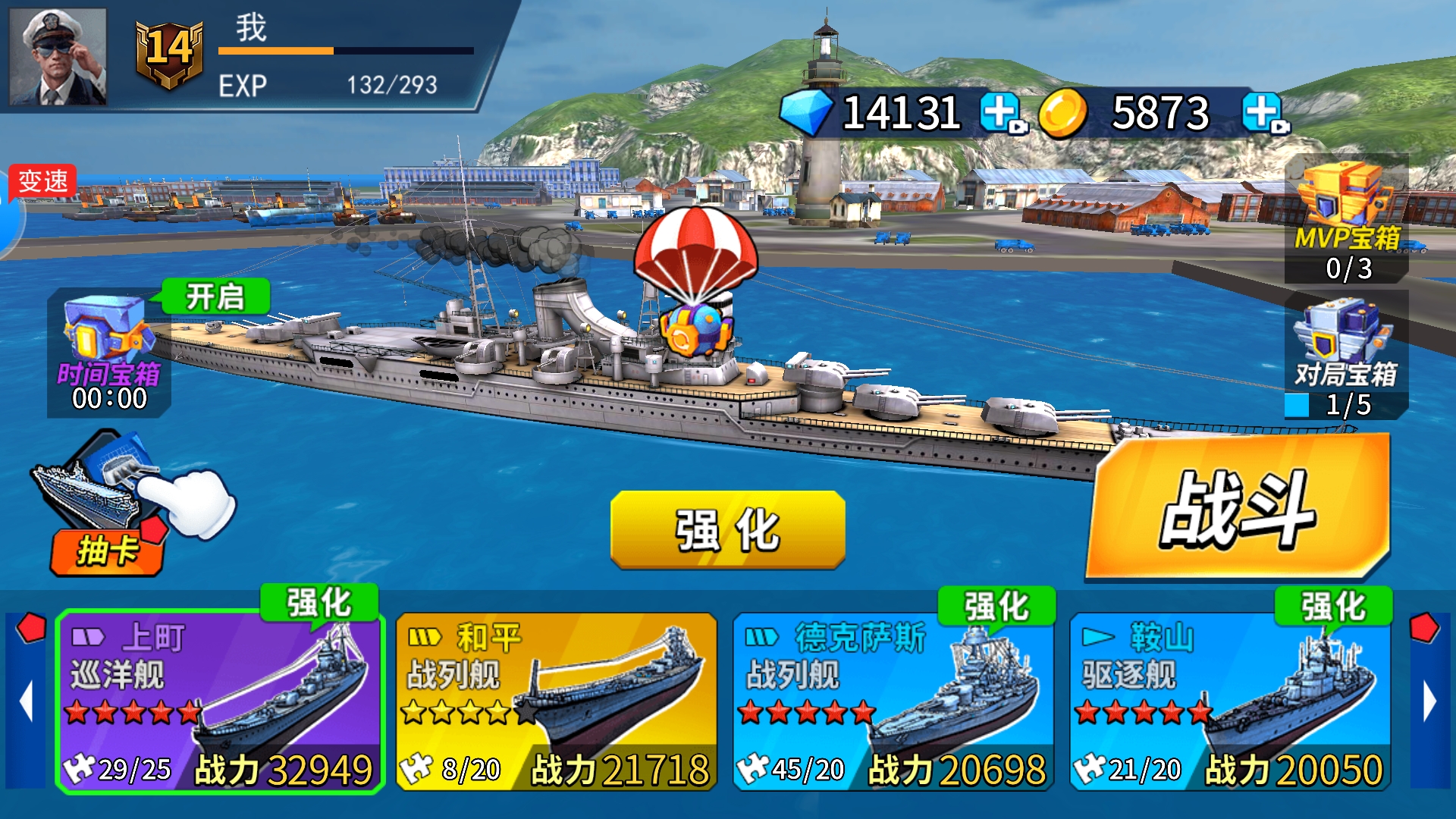1456x819 pixels.
Task: Open the MVP宝箱 chest
Action: (1347, 220)
